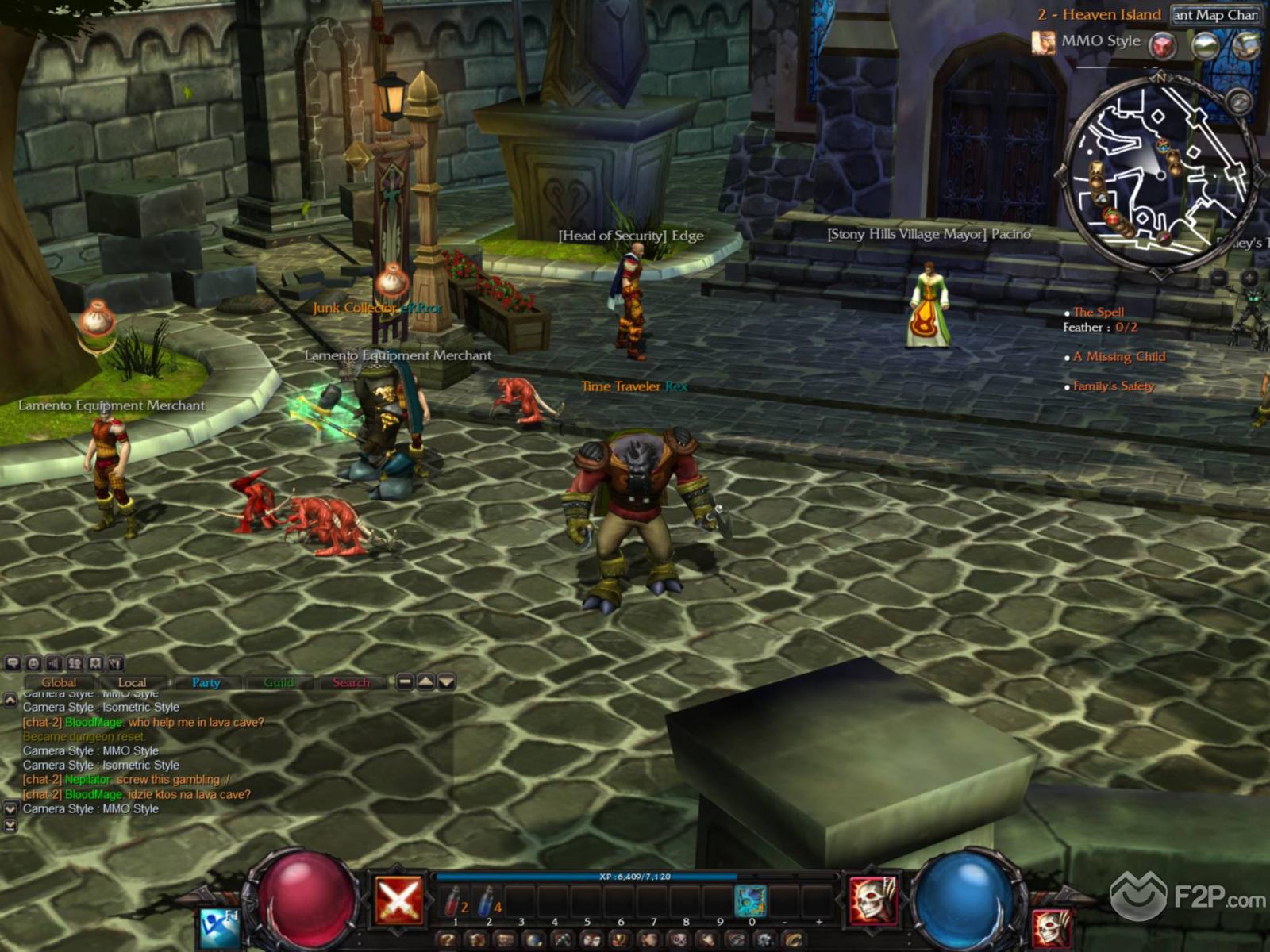This screenshot has height=952, width=1270.
Task: Click the Map Channel button at top right
Action: (1215, 15)
